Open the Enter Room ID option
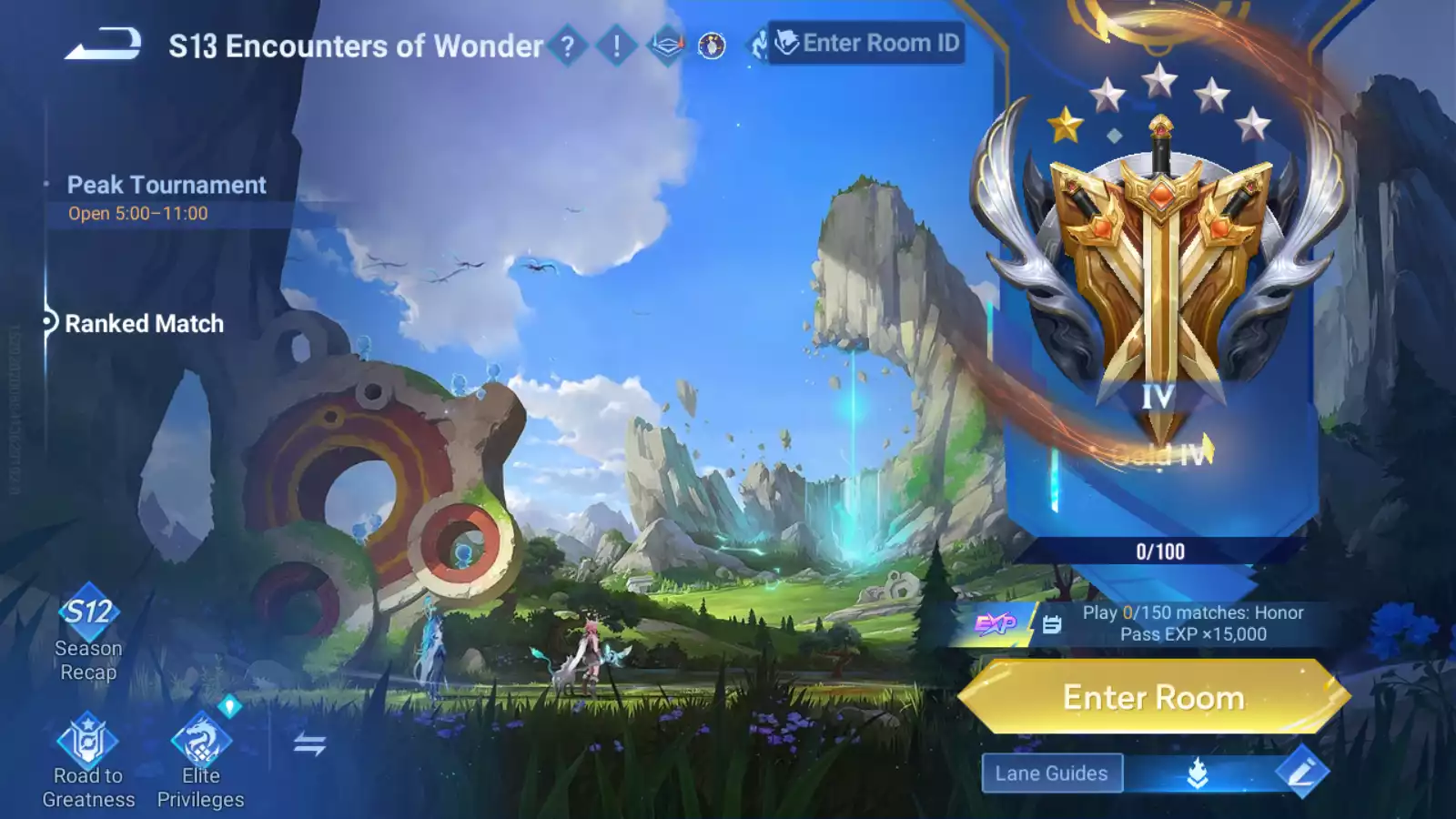1456x819 pixels. [867, 43]
